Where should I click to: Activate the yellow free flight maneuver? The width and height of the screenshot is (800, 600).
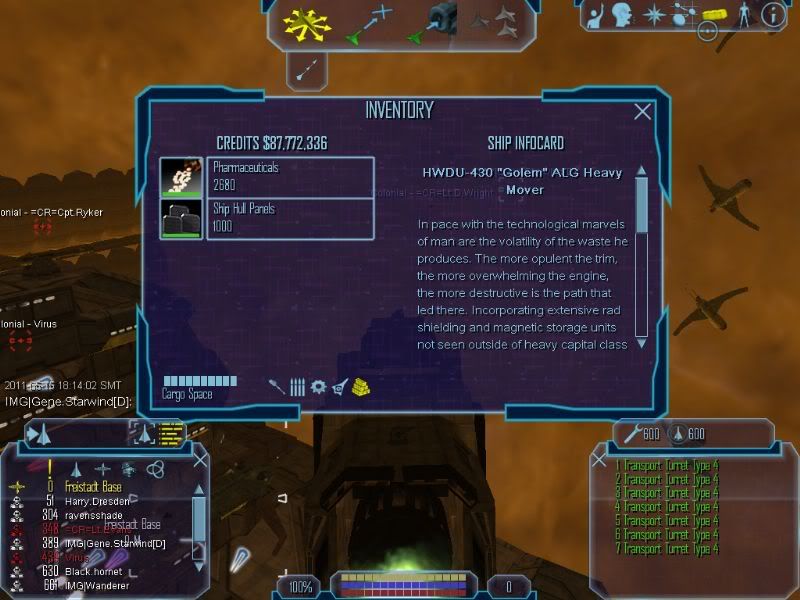click(306, 23)
